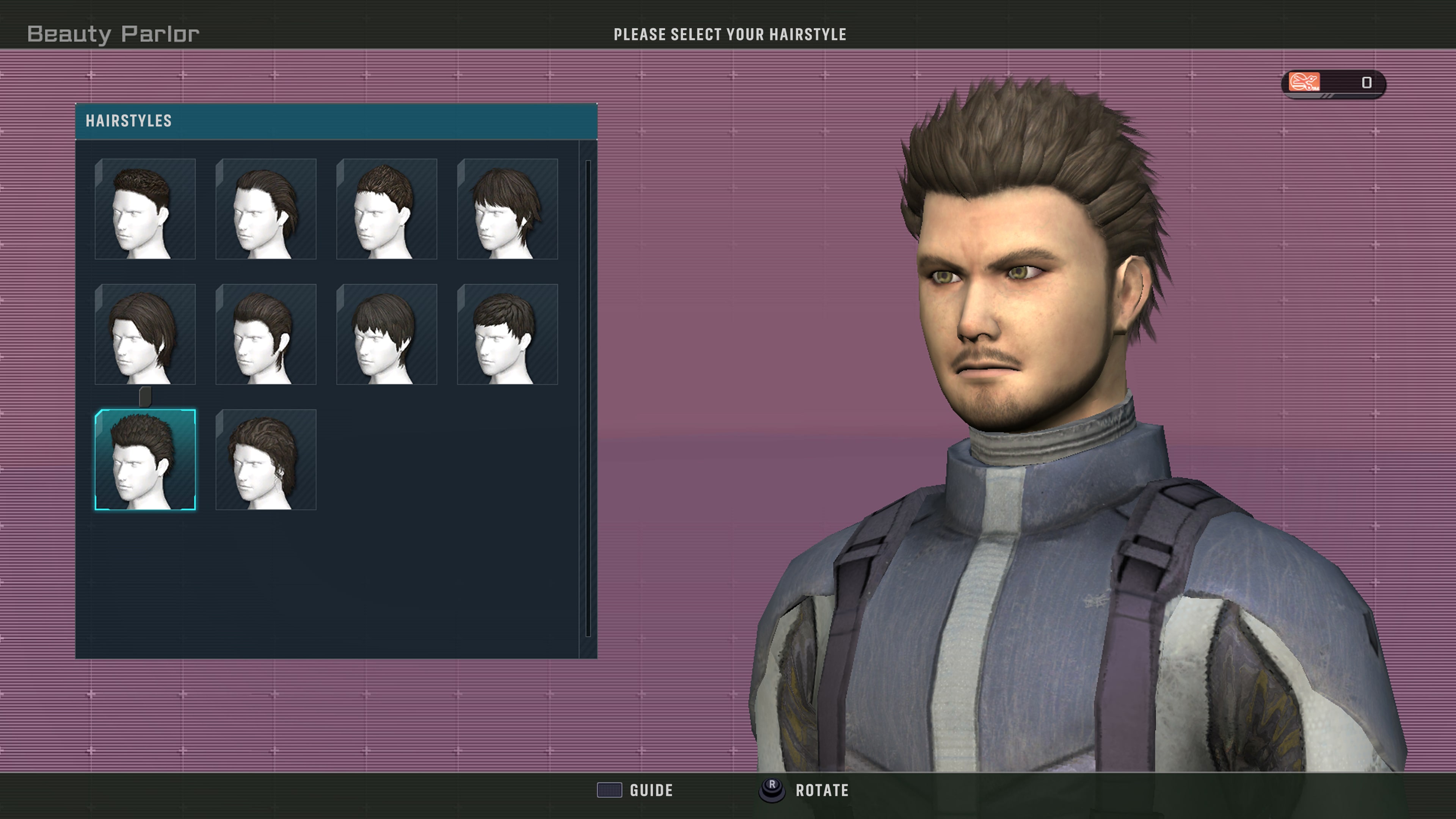Screen dimensions: 1456x819
Task: Select the shoulder-length layered hairstyle
Action: coord(146,336)
